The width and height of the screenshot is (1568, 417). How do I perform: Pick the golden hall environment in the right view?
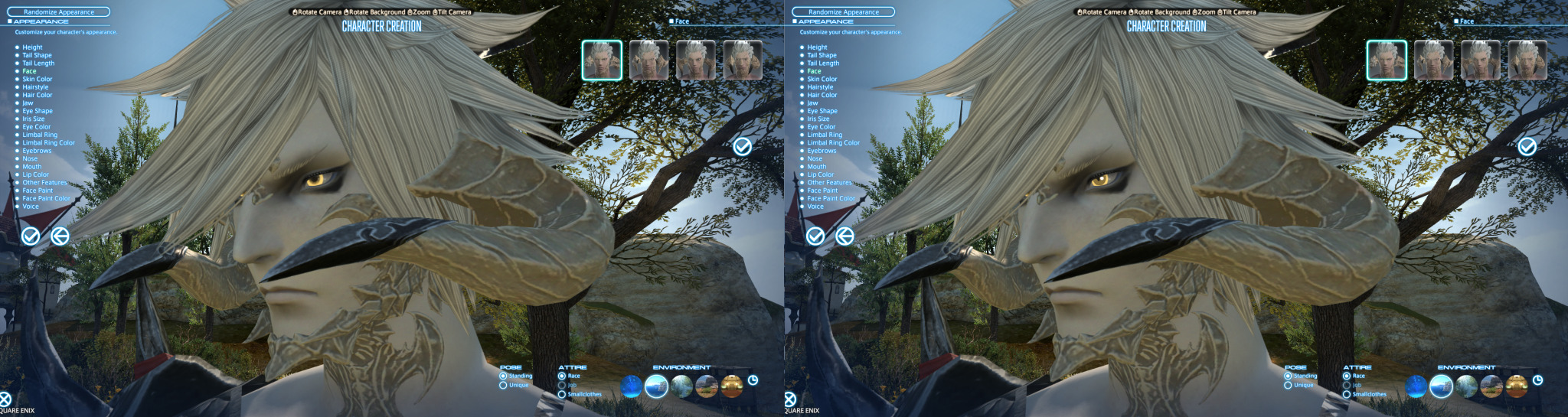coord(1516,386)
